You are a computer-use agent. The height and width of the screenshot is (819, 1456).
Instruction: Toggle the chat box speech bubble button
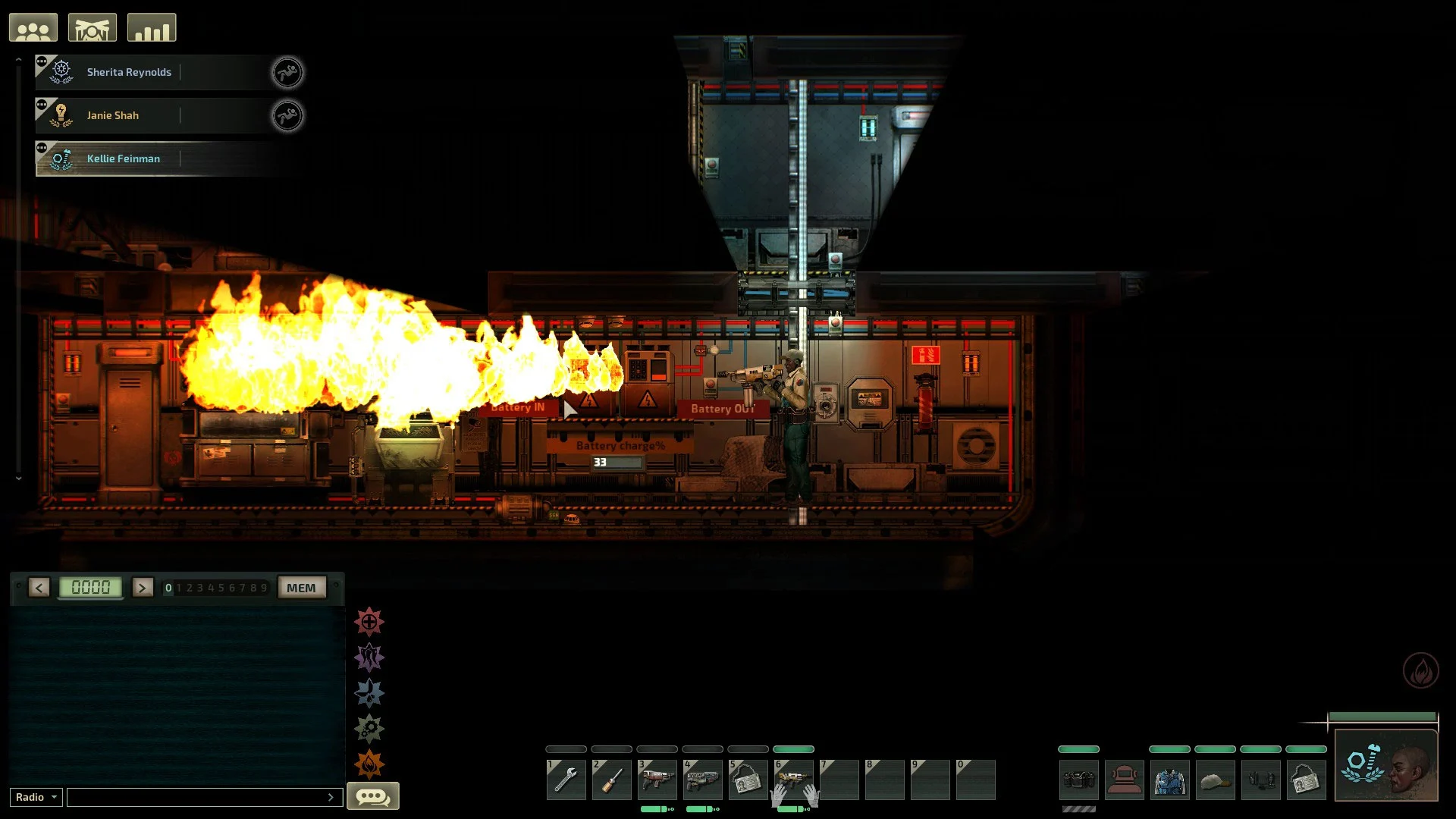[x=373, y=796]
